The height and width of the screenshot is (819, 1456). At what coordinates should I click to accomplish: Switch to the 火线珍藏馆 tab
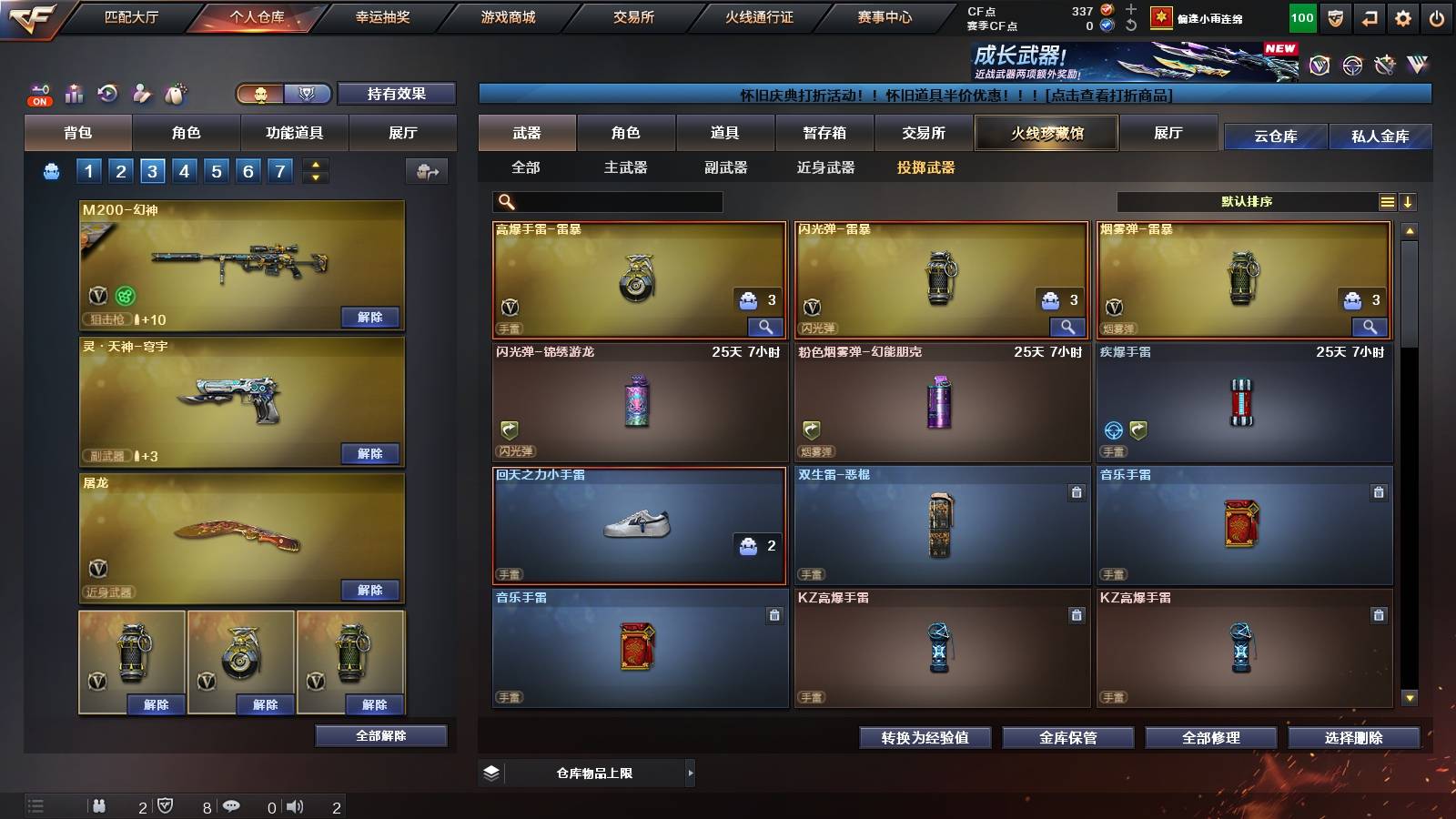pos(1046,133)
